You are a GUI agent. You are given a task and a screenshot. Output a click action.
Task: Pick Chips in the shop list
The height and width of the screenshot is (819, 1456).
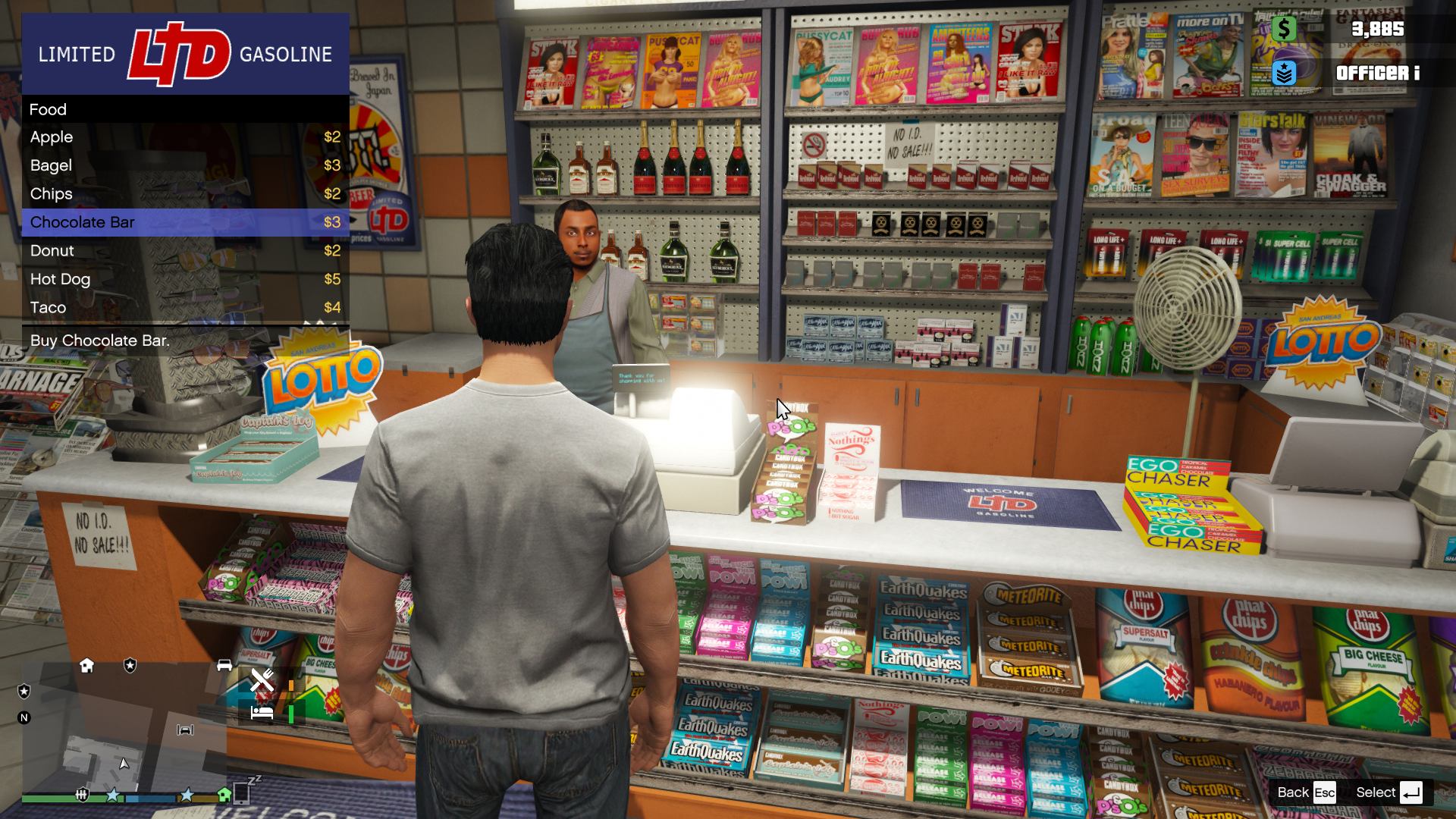coord(185,194)
